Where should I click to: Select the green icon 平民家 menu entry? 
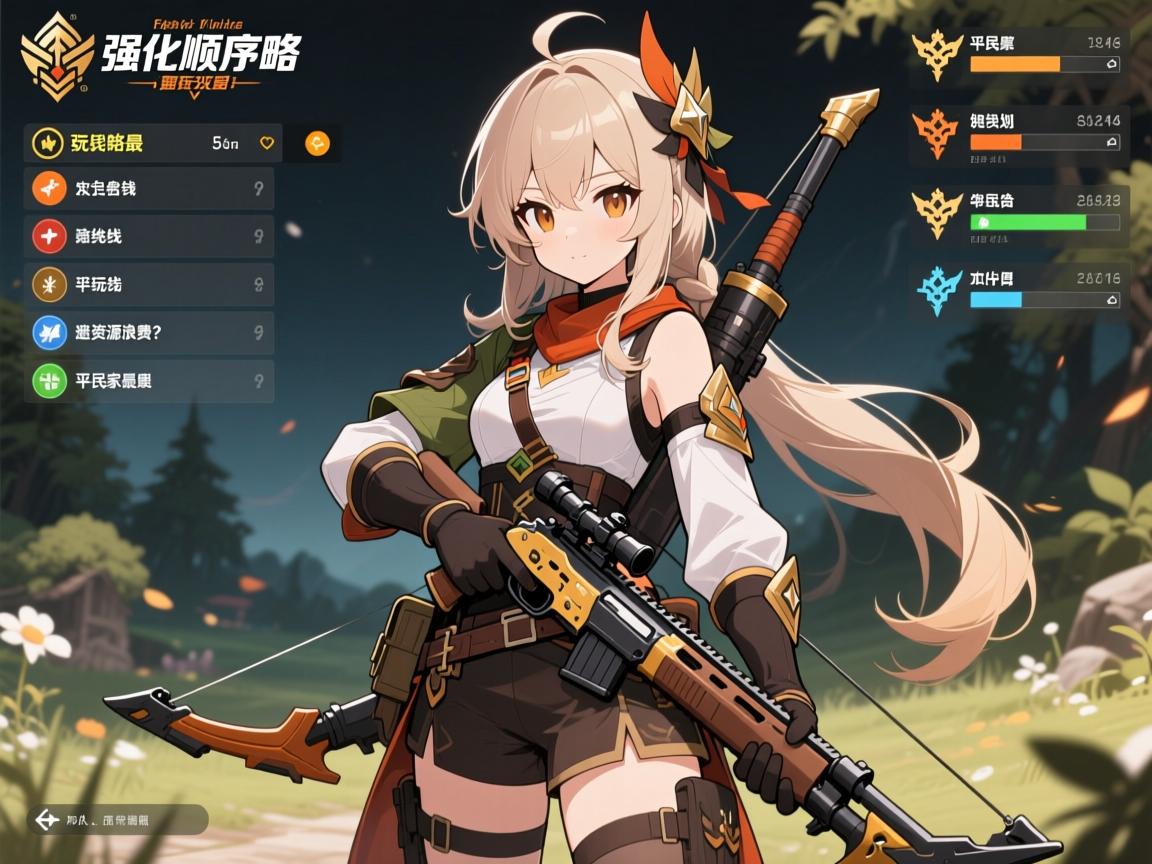tap(150, 381)
